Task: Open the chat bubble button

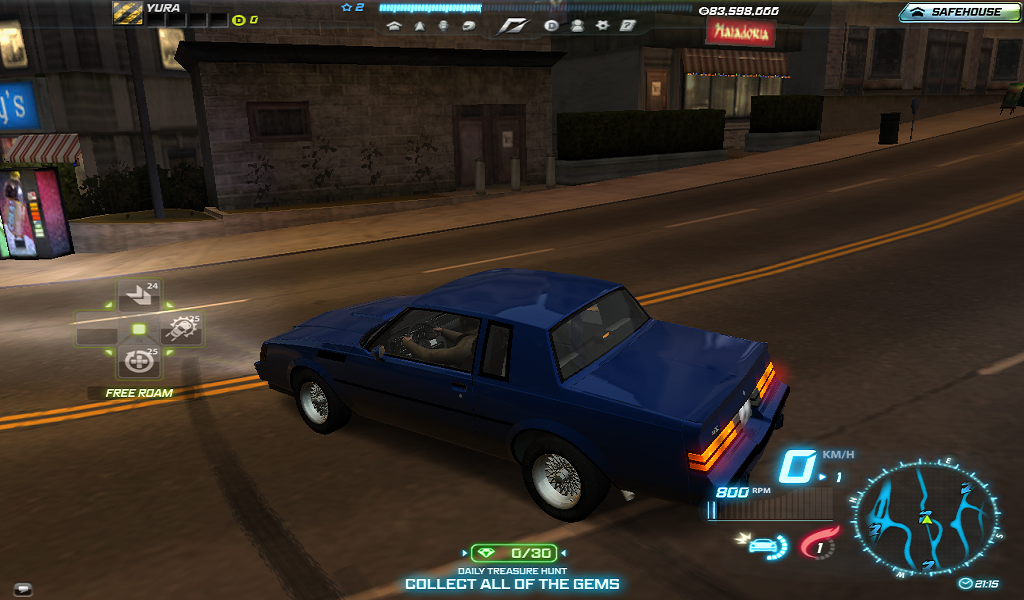Action: (22, 588)
